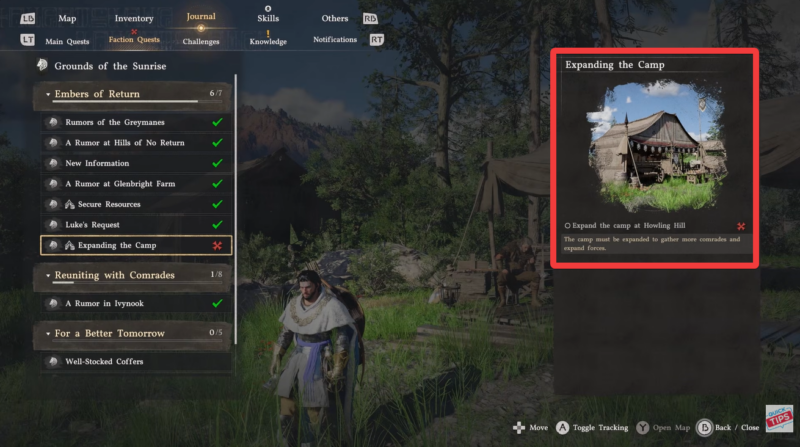View the Knowledge sub-tab
The image size is (800, 447).
pyautogui.click(x=268, y=41)
